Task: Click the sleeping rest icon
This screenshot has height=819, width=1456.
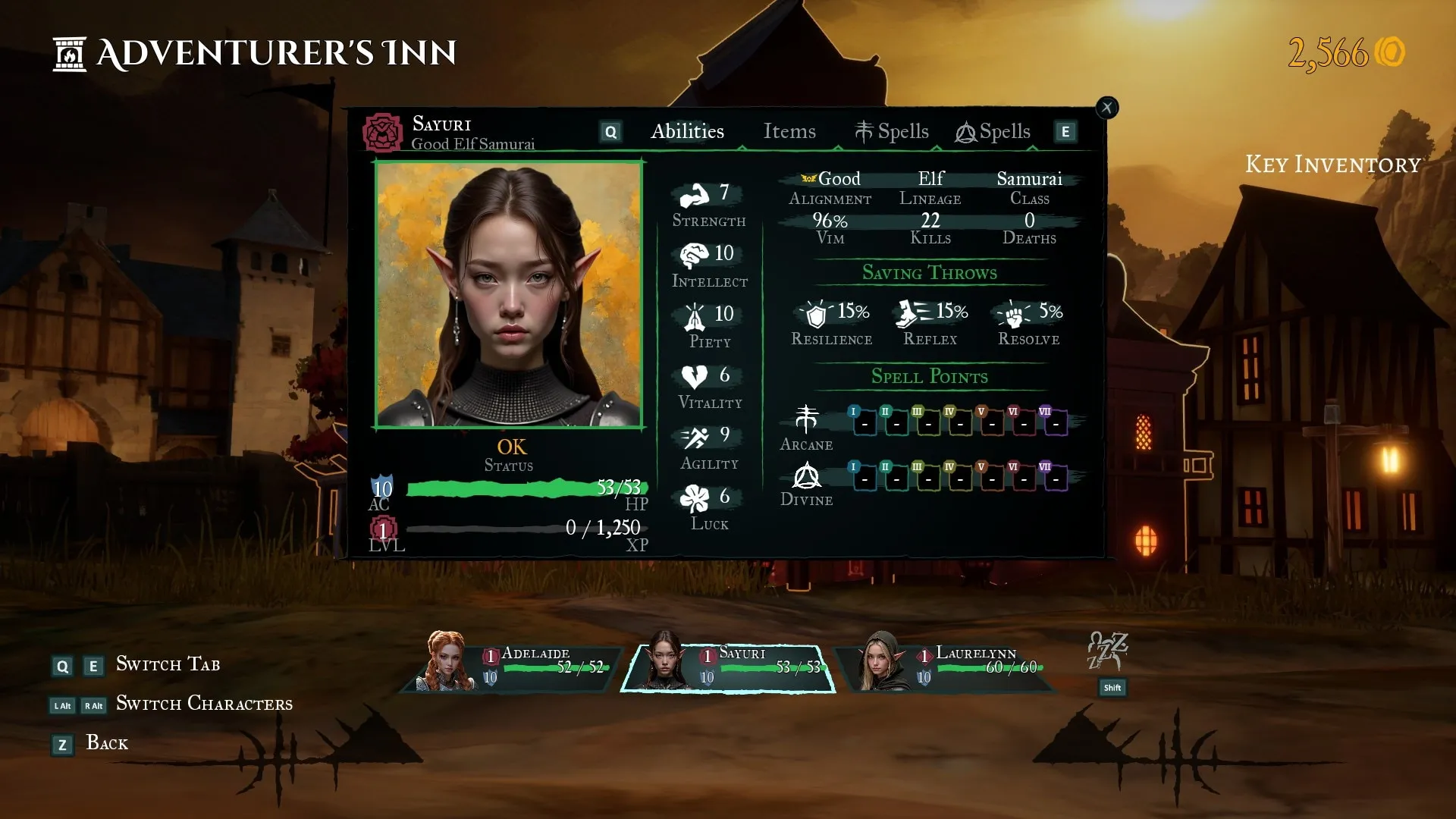Action: click(x=1108, y=651)
